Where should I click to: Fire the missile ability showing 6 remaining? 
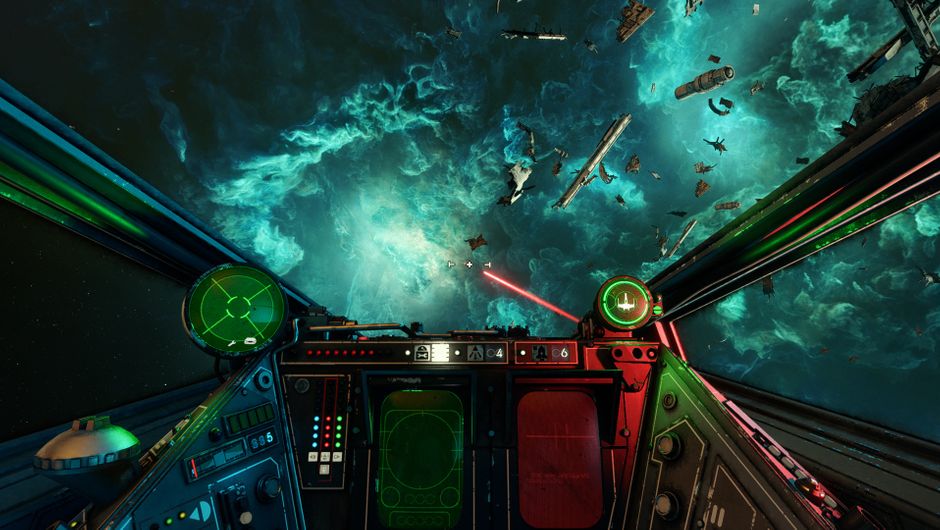pos(540,352)
